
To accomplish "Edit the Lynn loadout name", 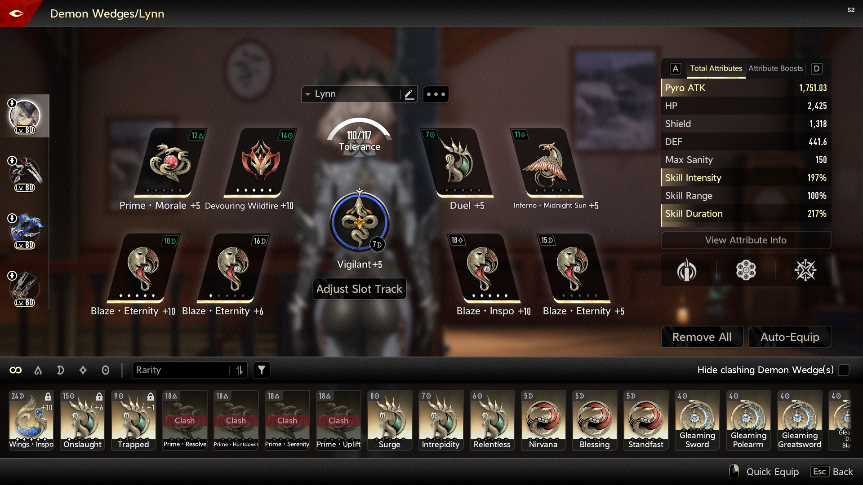I will click(408, 94).
